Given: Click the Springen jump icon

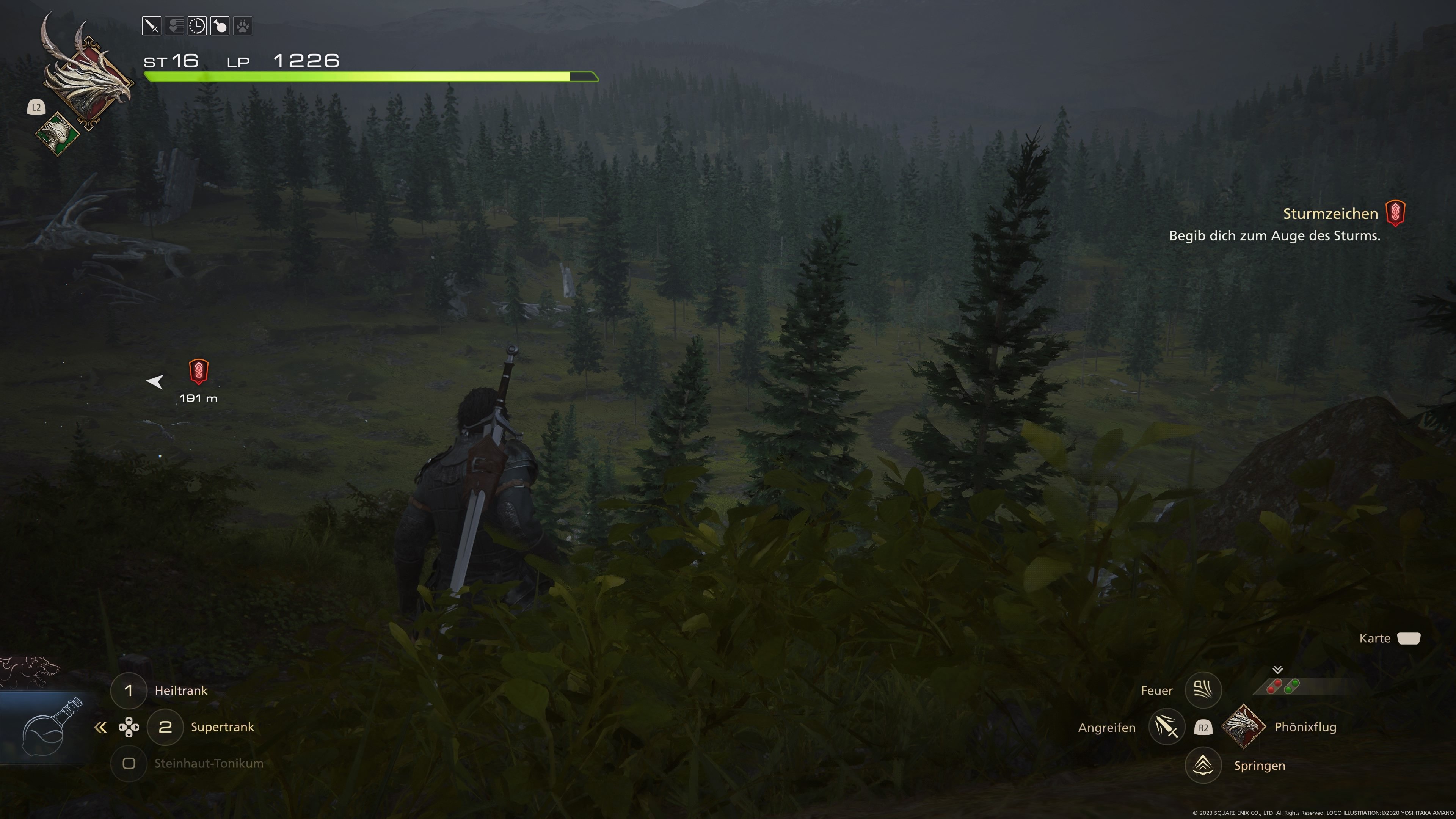Looking at the screenshot, I should [x=1203, y=765].
